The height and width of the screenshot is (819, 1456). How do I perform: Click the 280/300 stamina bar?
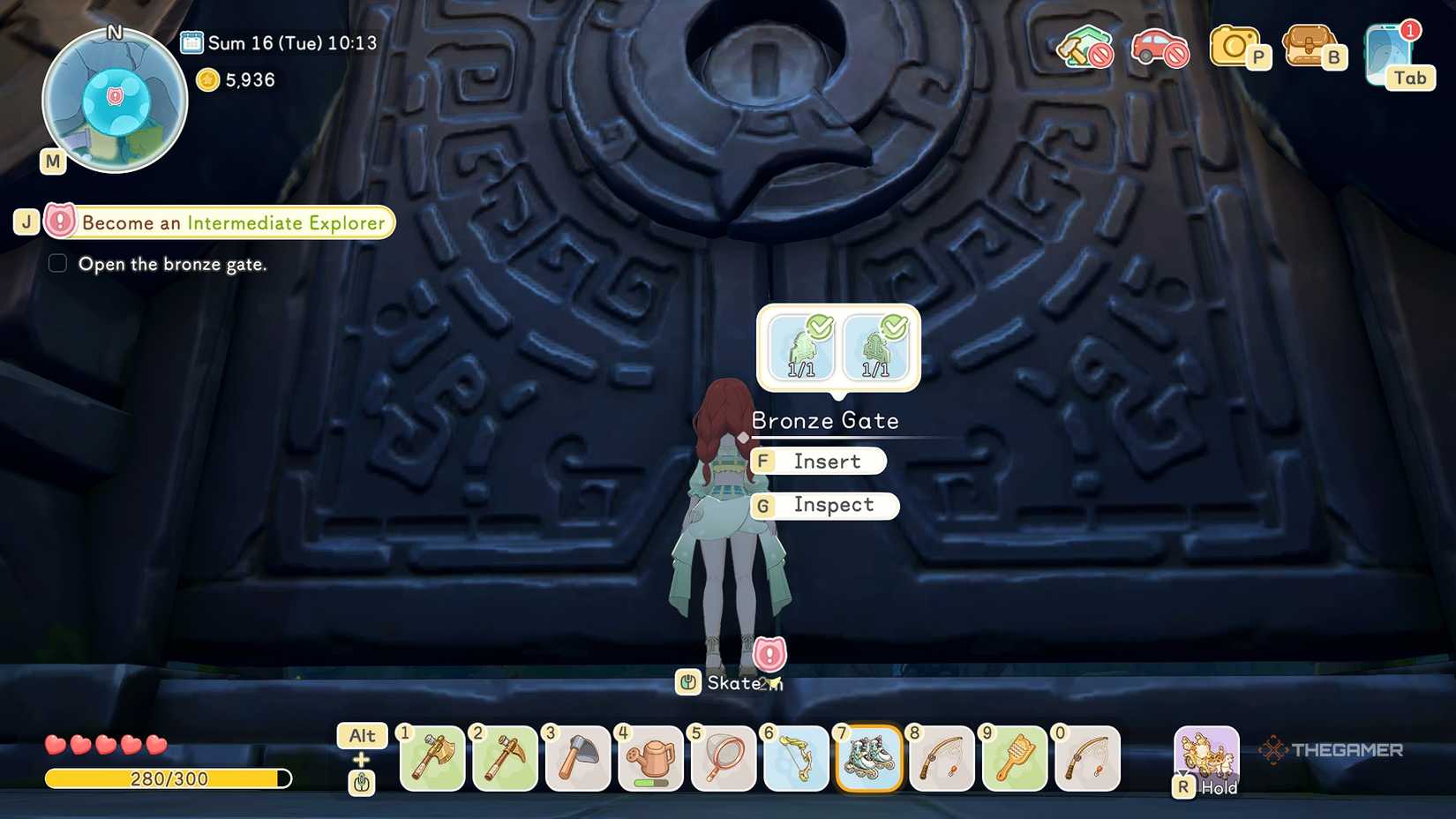[x=168, y=778]
